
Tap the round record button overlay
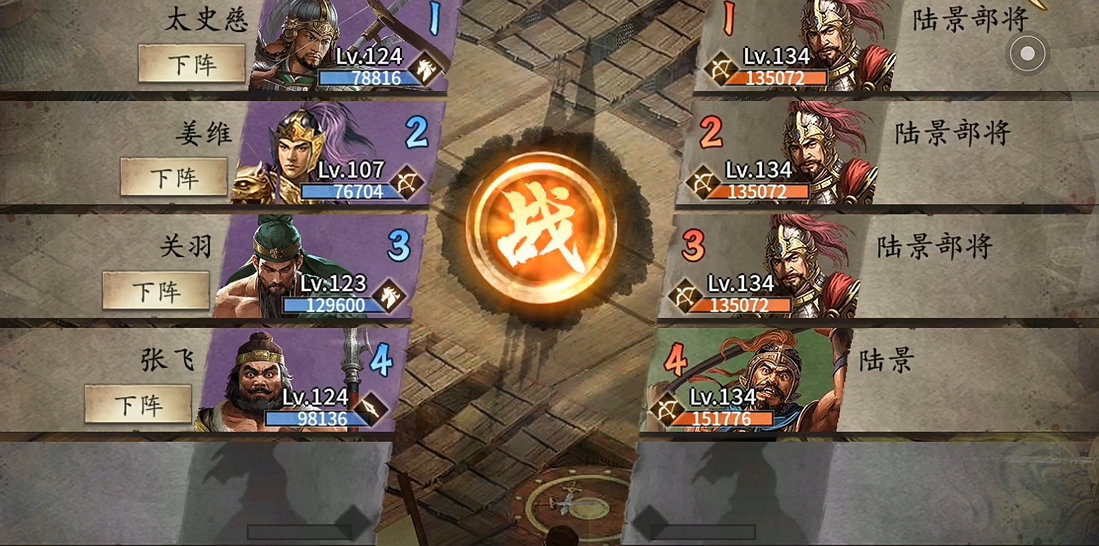1027,53
